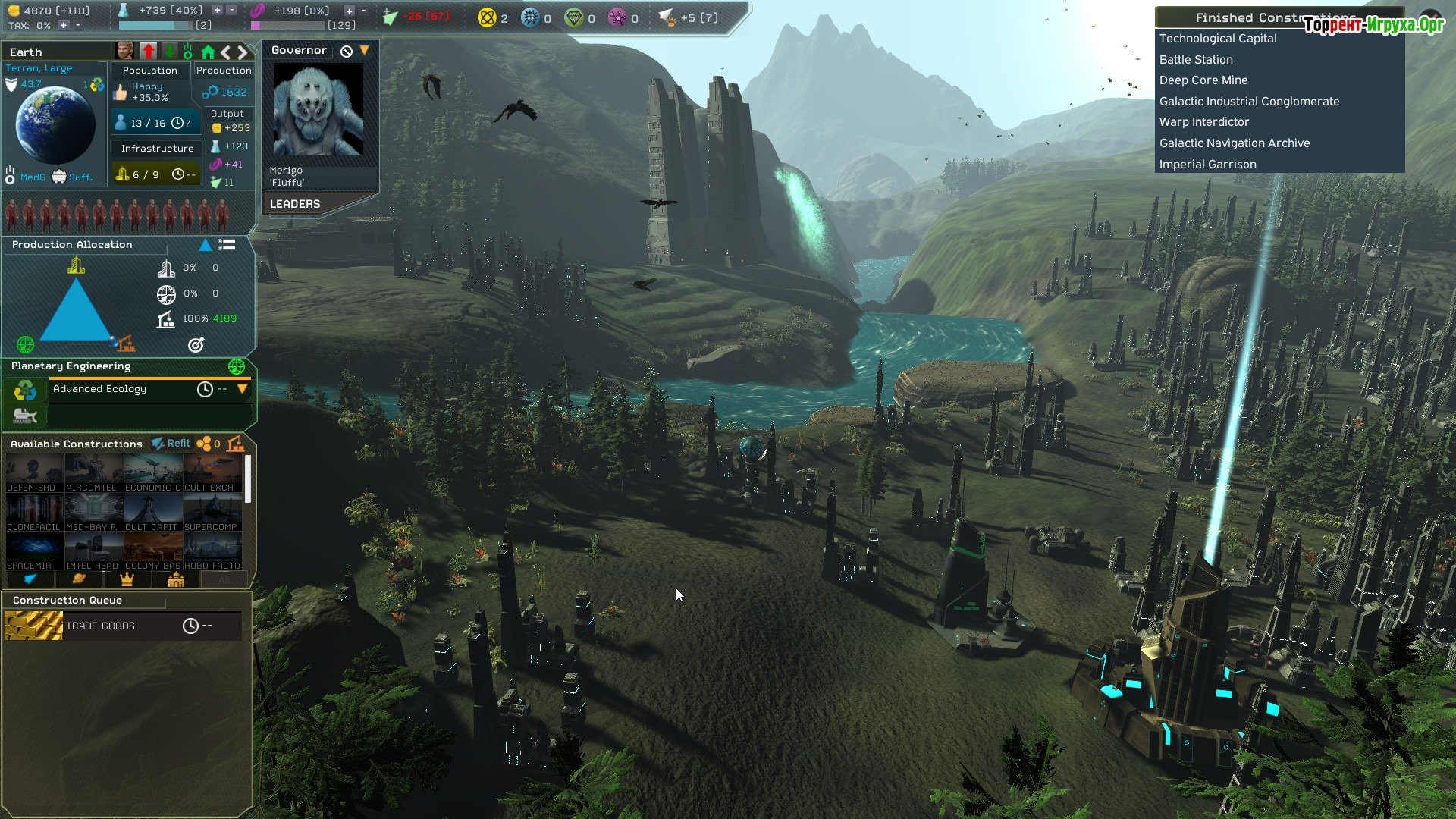Select Defen Shd construction thumbnail
The height and width of the screenshot is (819, 1456).
(33, 474)
